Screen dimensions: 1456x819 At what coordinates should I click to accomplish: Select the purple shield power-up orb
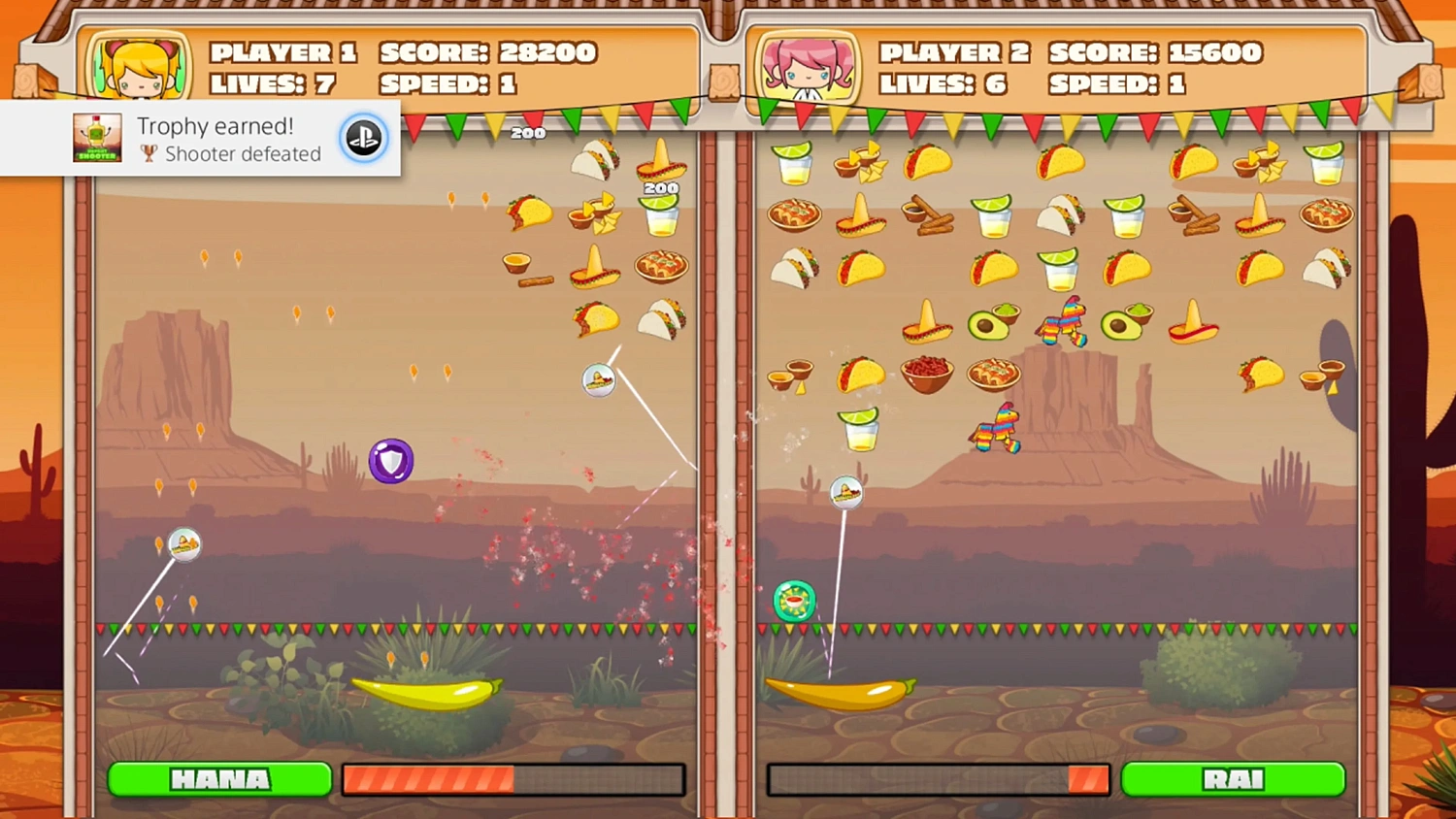point(390,459)
